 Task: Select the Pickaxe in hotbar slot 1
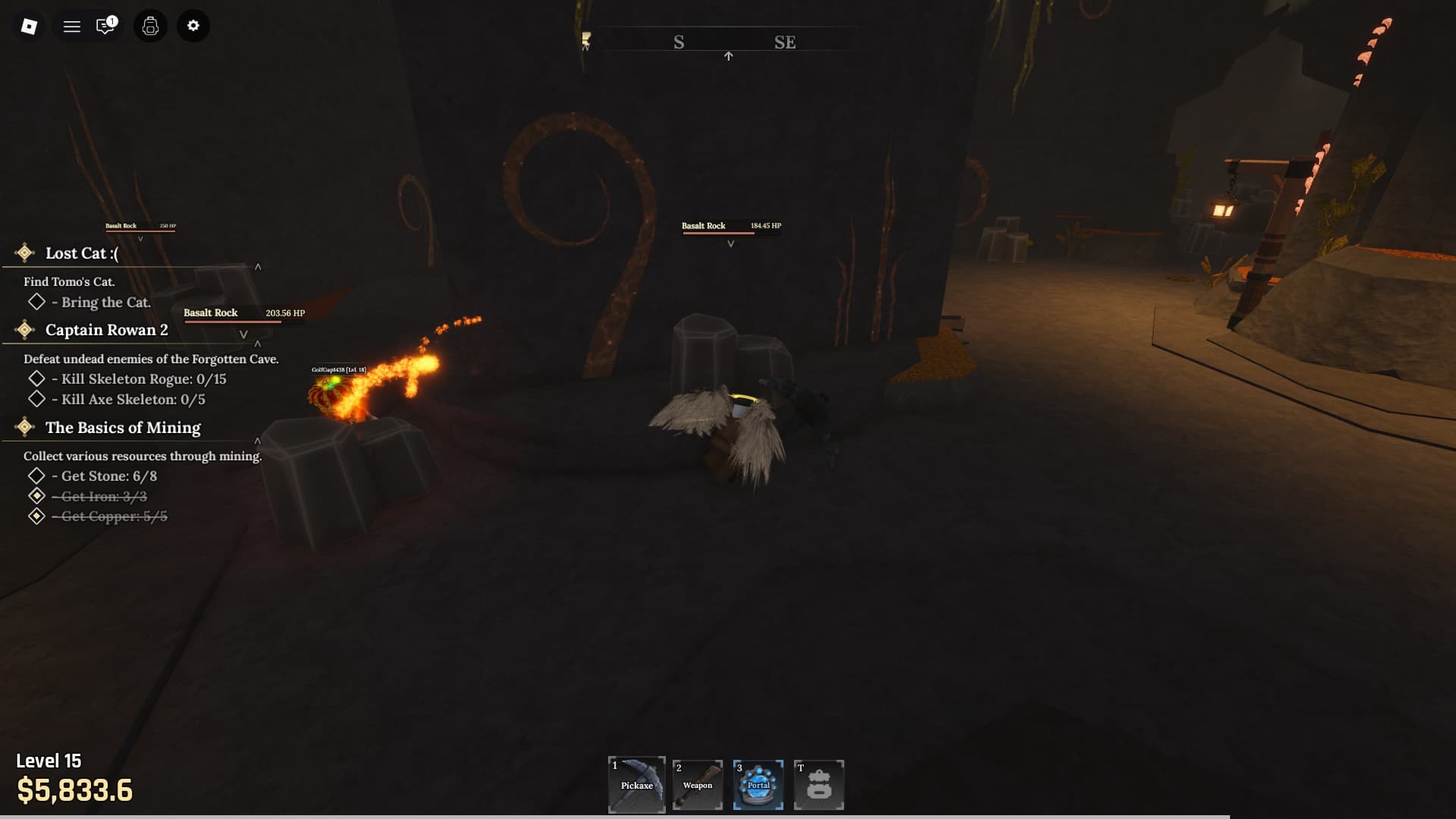(x=636, y=785)
